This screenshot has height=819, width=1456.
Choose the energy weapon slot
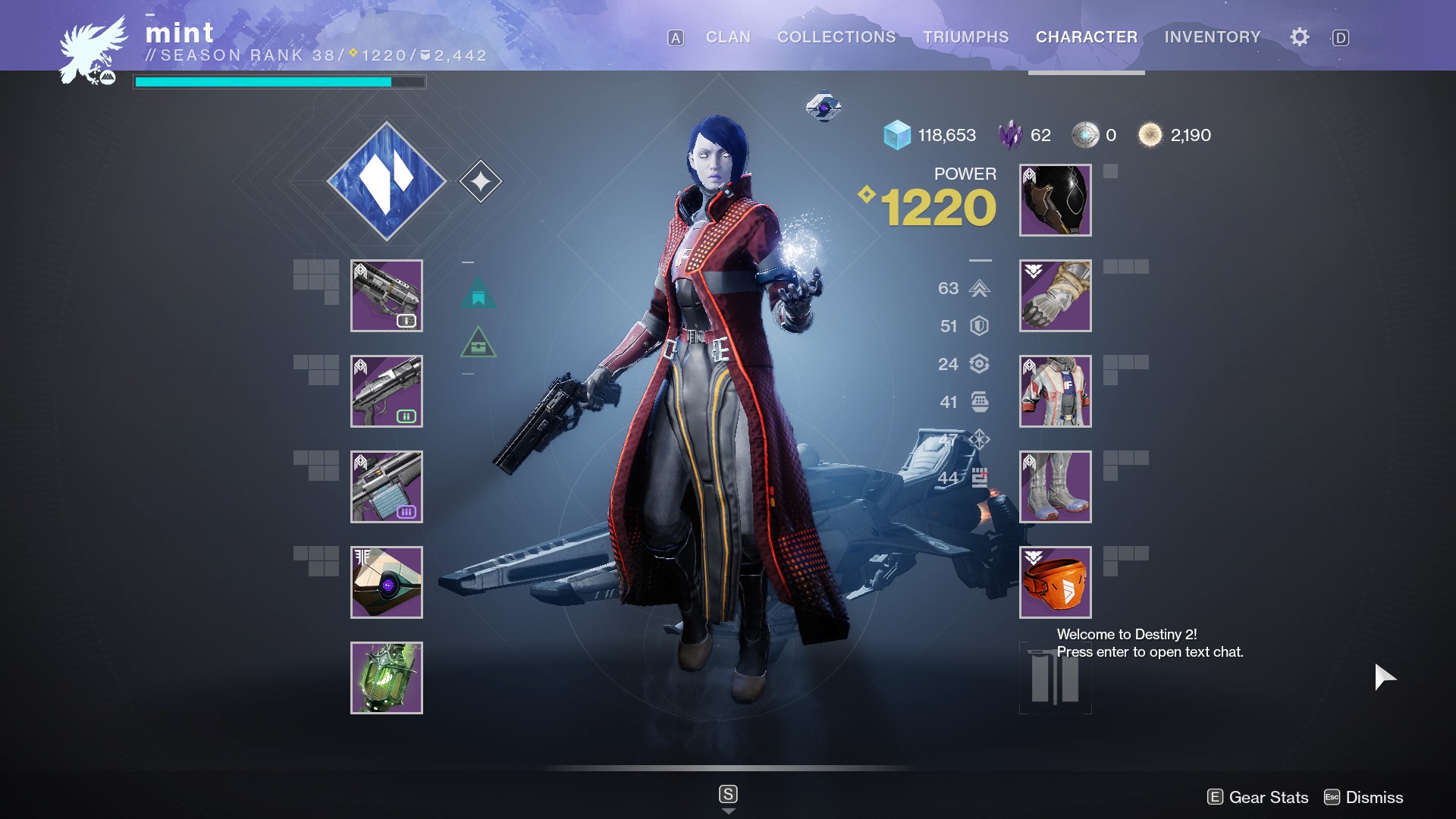(387, 391)
